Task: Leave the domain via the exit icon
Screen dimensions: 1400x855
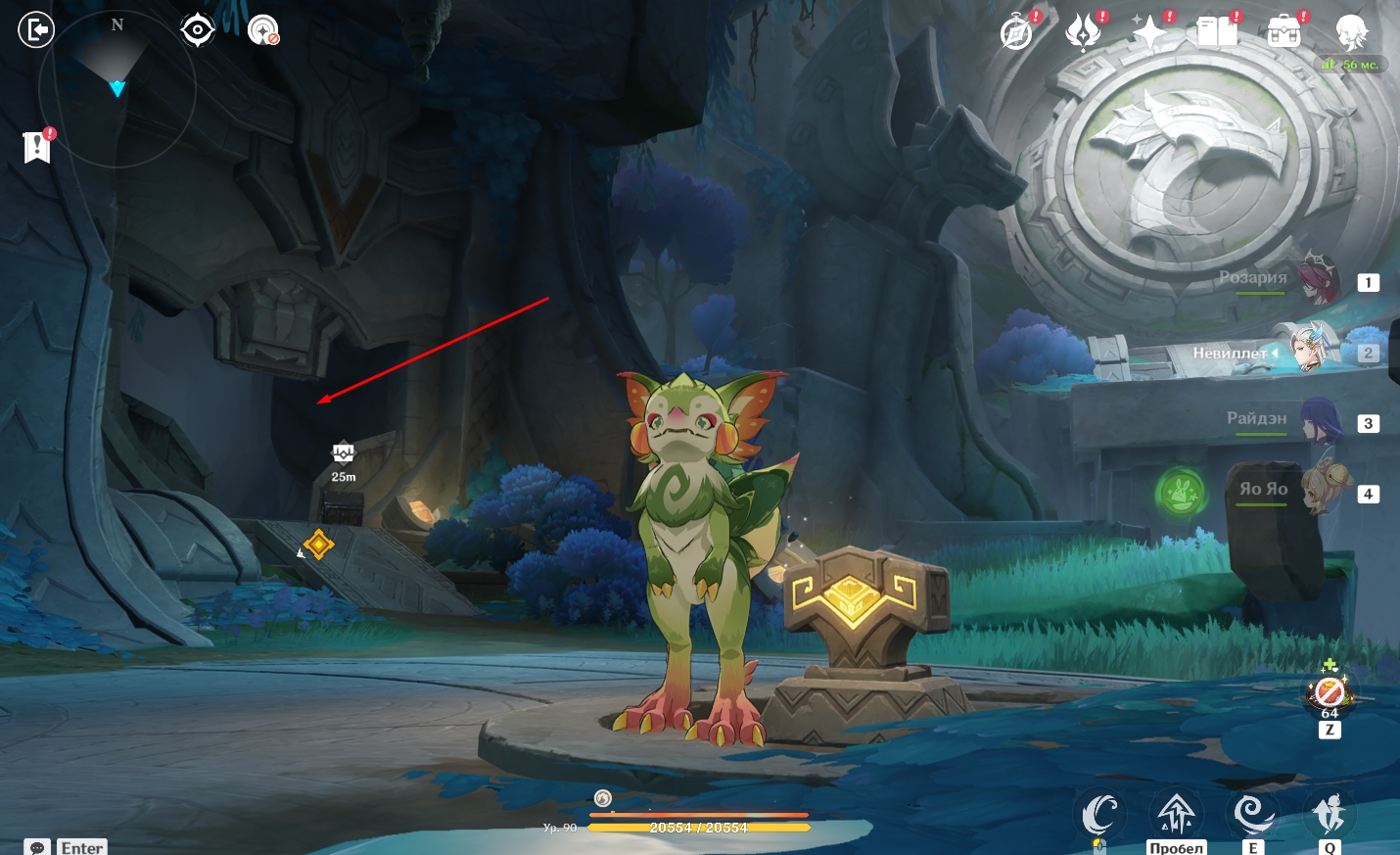Action: tap(36, 30)
